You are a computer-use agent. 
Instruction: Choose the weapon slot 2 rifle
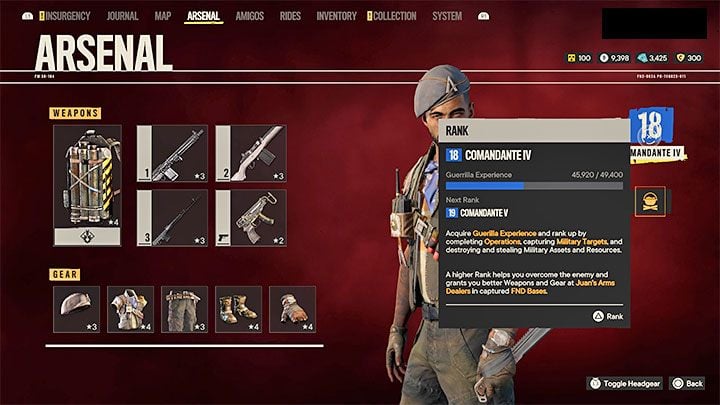pyautogui.click(x=250, y=153)
